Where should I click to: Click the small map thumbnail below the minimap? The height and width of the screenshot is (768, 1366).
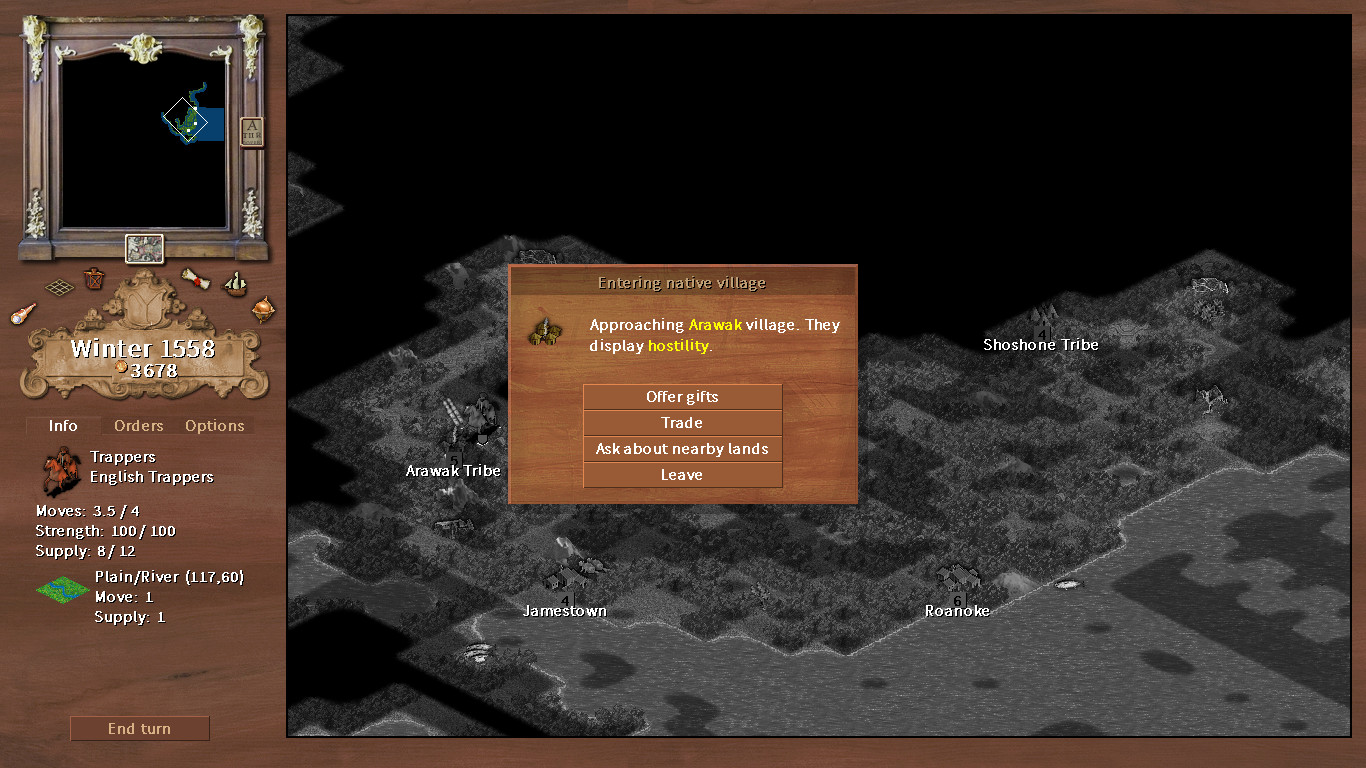pos(143,250)
